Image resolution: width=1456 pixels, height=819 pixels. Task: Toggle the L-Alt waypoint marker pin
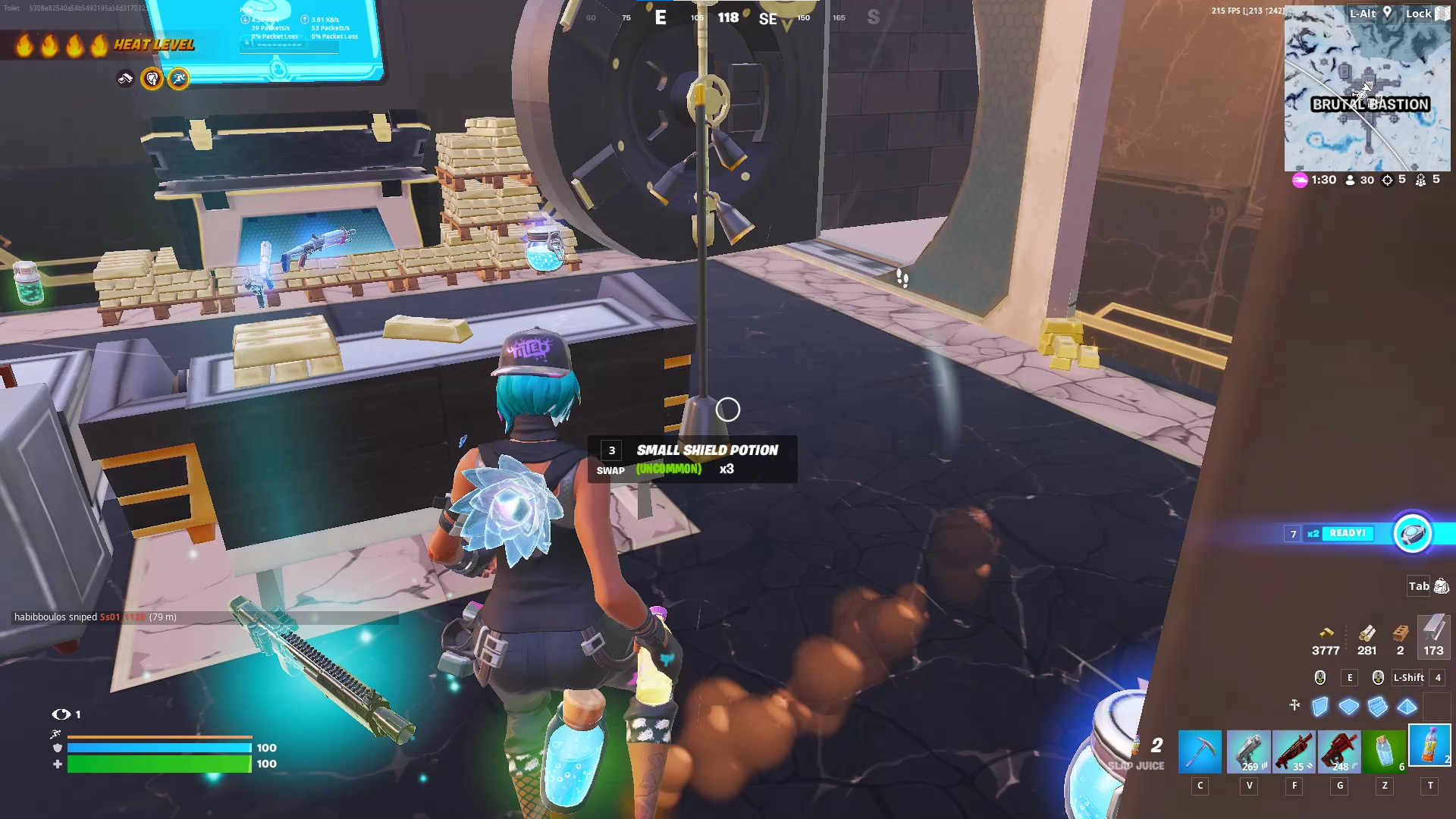click(1386, 13)
